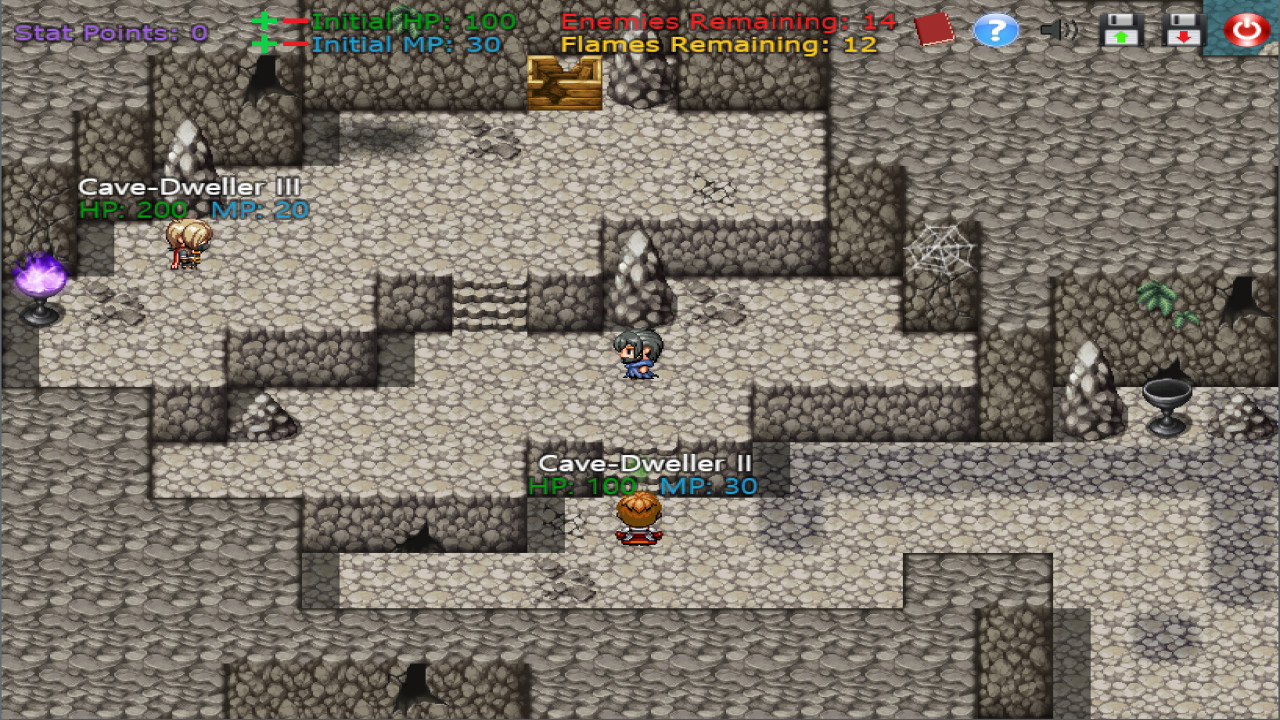Open the wooden treasure chest at the top
This screenshot has width=1280, height=720.
tap(563, 84)
